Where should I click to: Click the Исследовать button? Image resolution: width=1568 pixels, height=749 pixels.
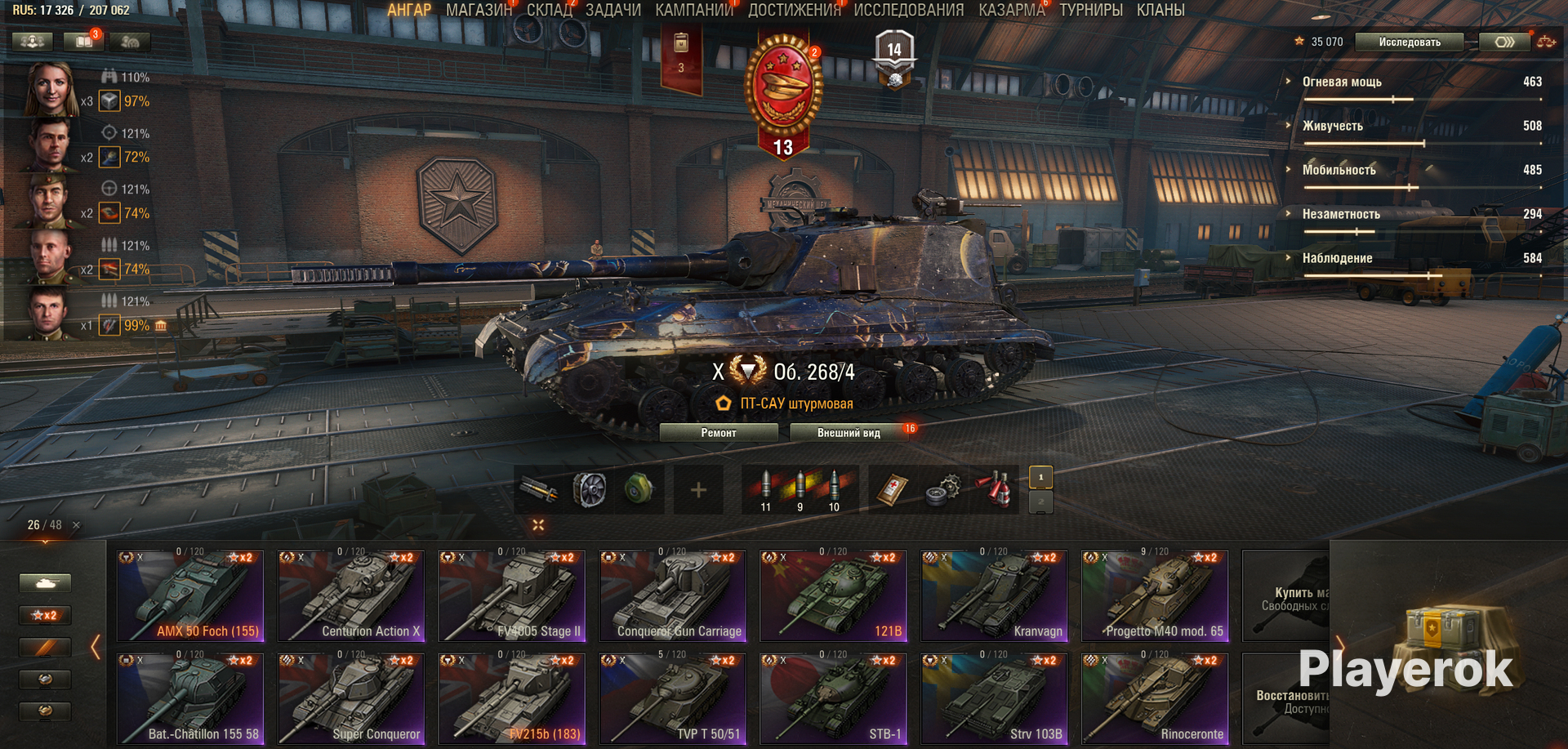(x=1409, y=42)
